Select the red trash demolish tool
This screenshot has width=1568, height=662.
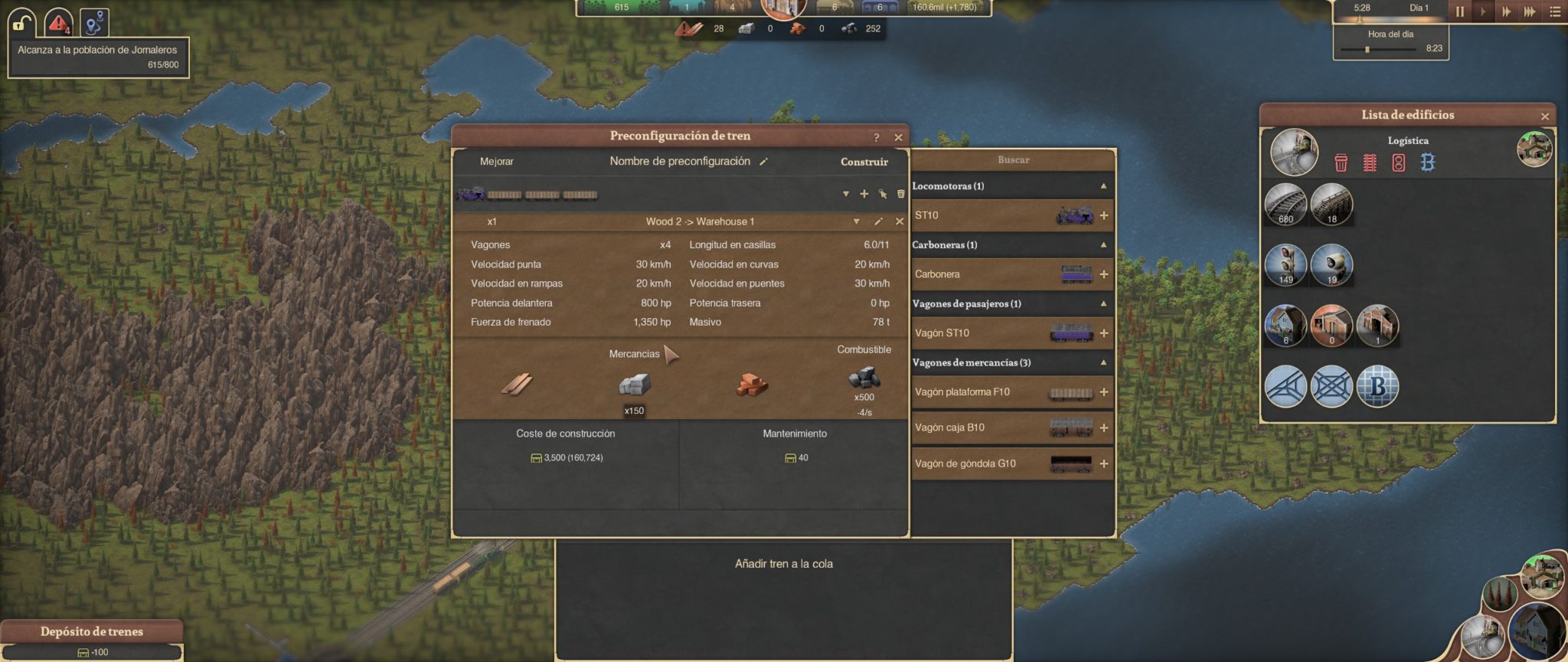tap(1341, 162)
